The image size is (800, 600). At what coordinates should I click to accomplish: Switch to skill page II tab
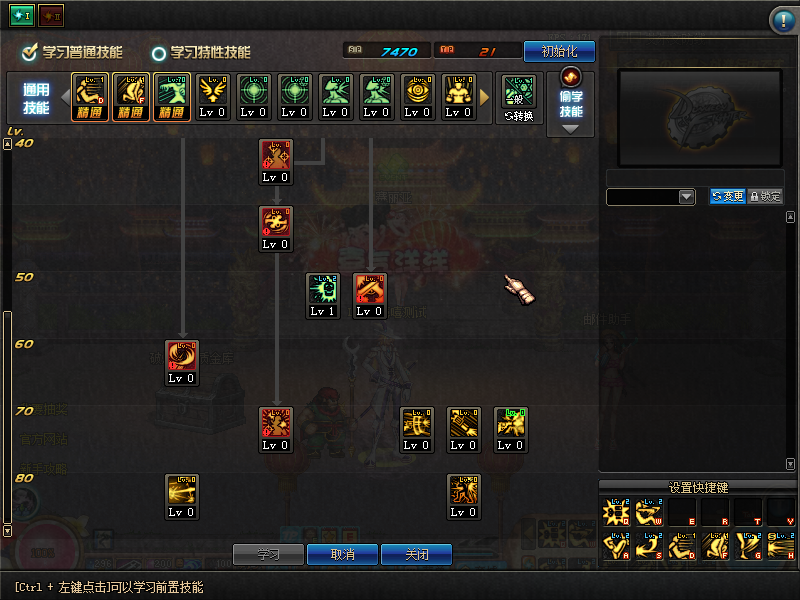coord(50,16)
